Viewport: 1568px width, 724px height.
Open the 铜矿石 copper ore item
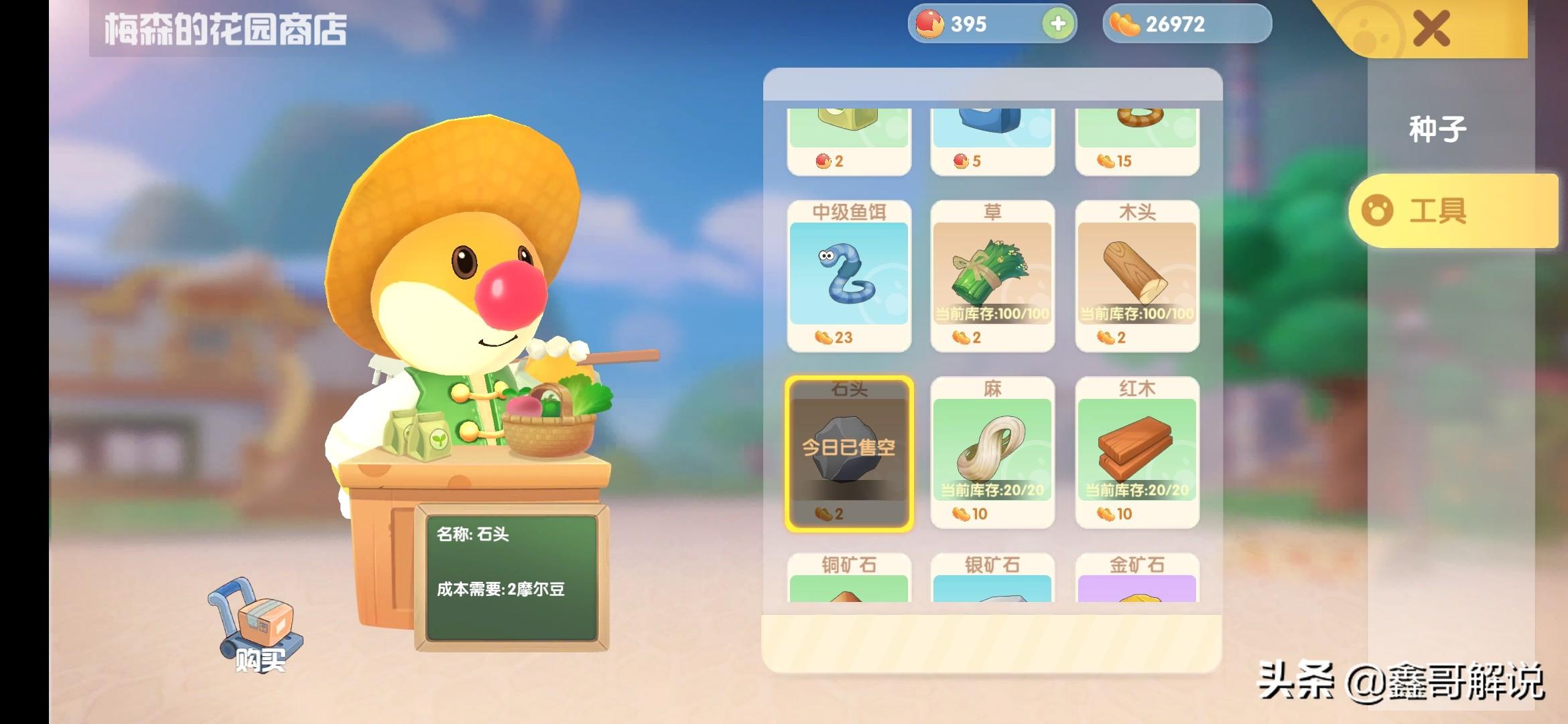849,578
